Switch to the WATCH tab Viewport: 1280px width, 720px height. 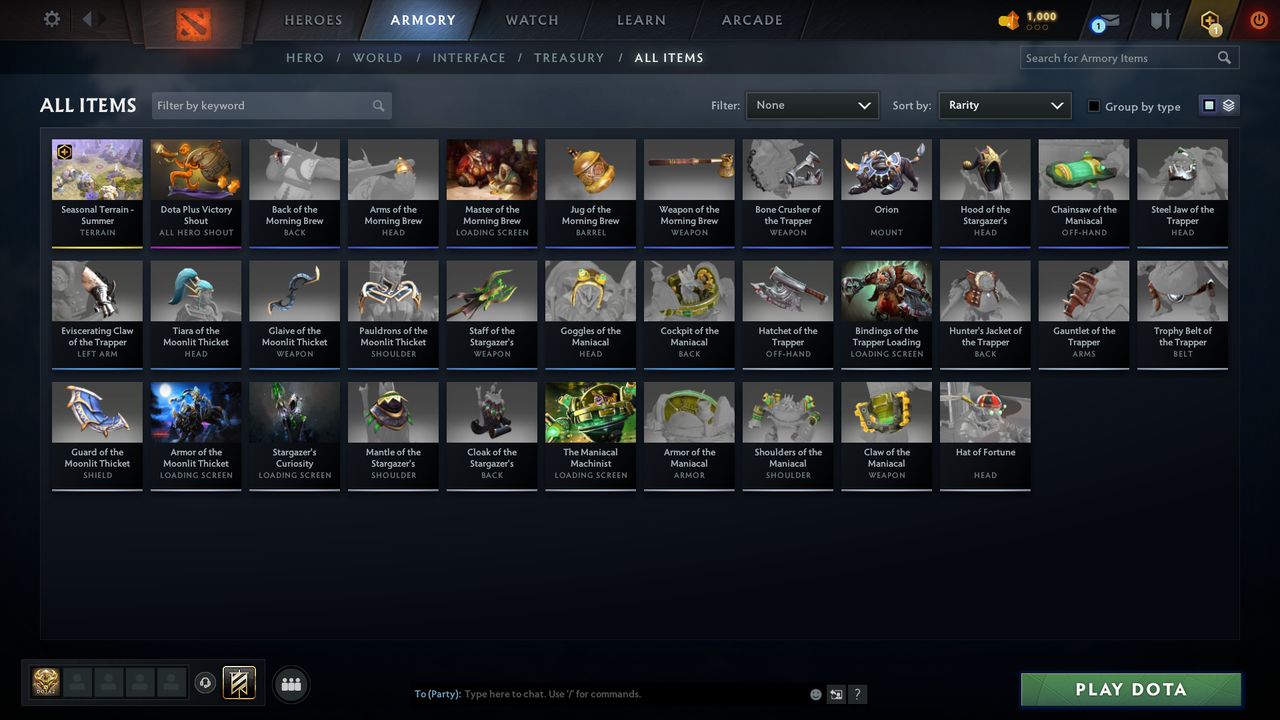pyautogui.click(x=531, y=20)
